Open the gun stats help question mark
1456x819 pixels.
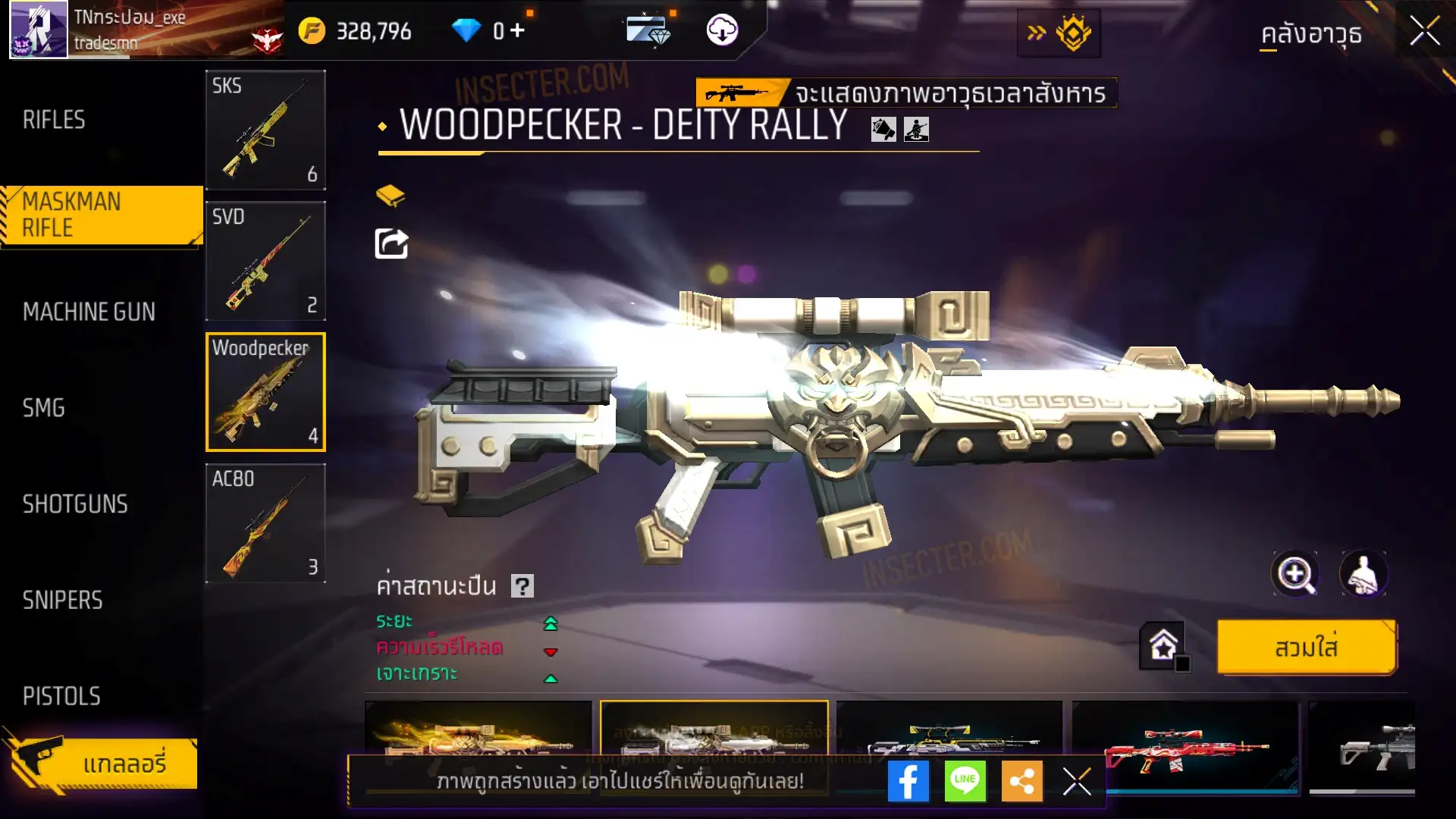point(522,586)
